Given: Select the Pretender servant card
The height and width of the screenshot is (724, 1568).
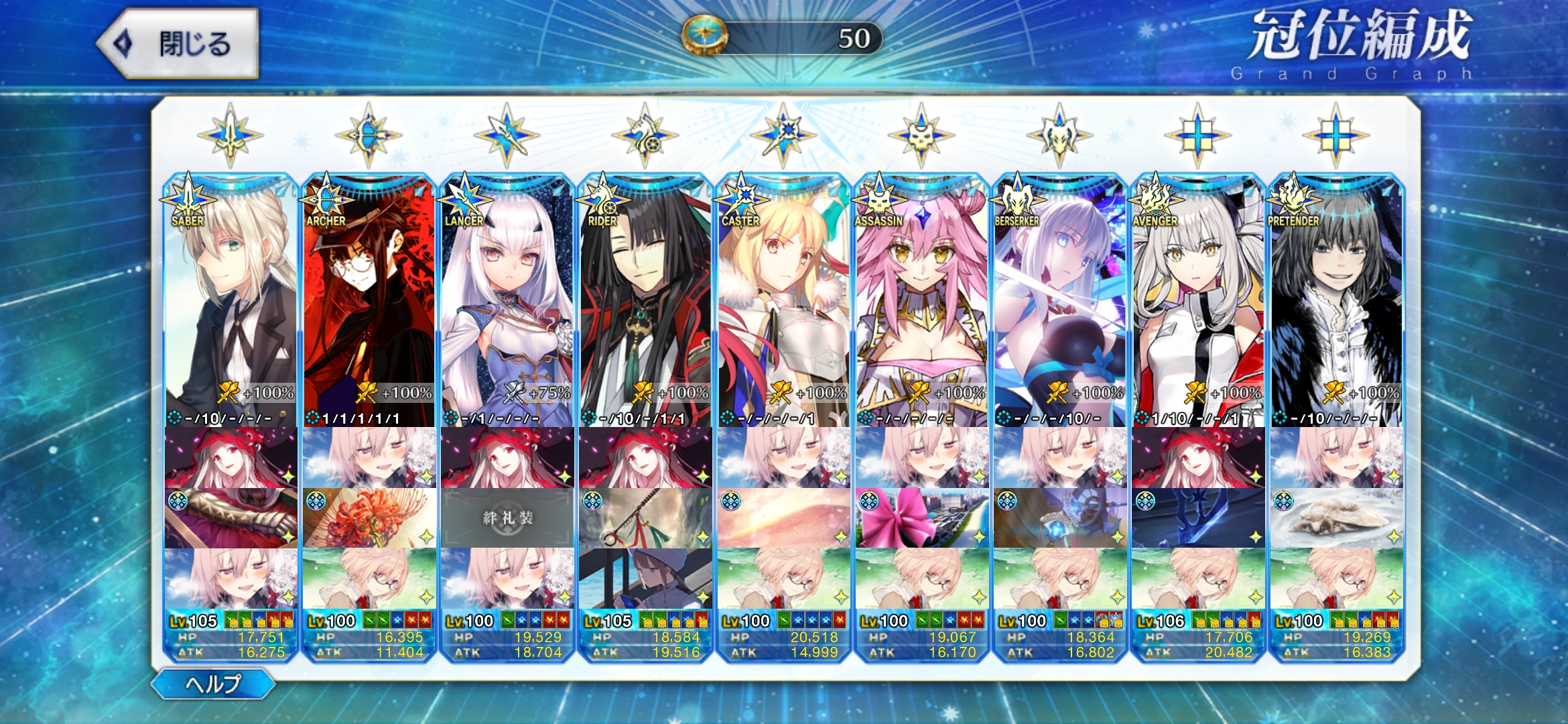Looking at the screenshot, I should [x=1335, y=302].
